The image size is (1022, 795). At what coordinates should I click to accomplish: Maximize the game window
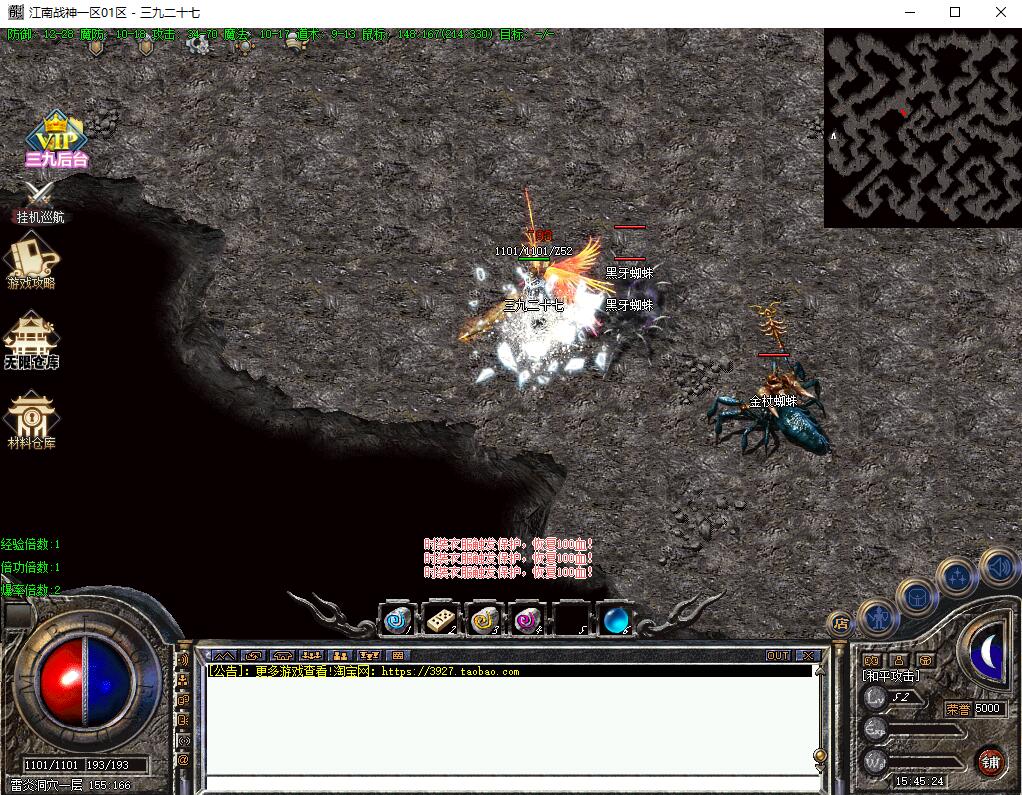coord(954,13)
